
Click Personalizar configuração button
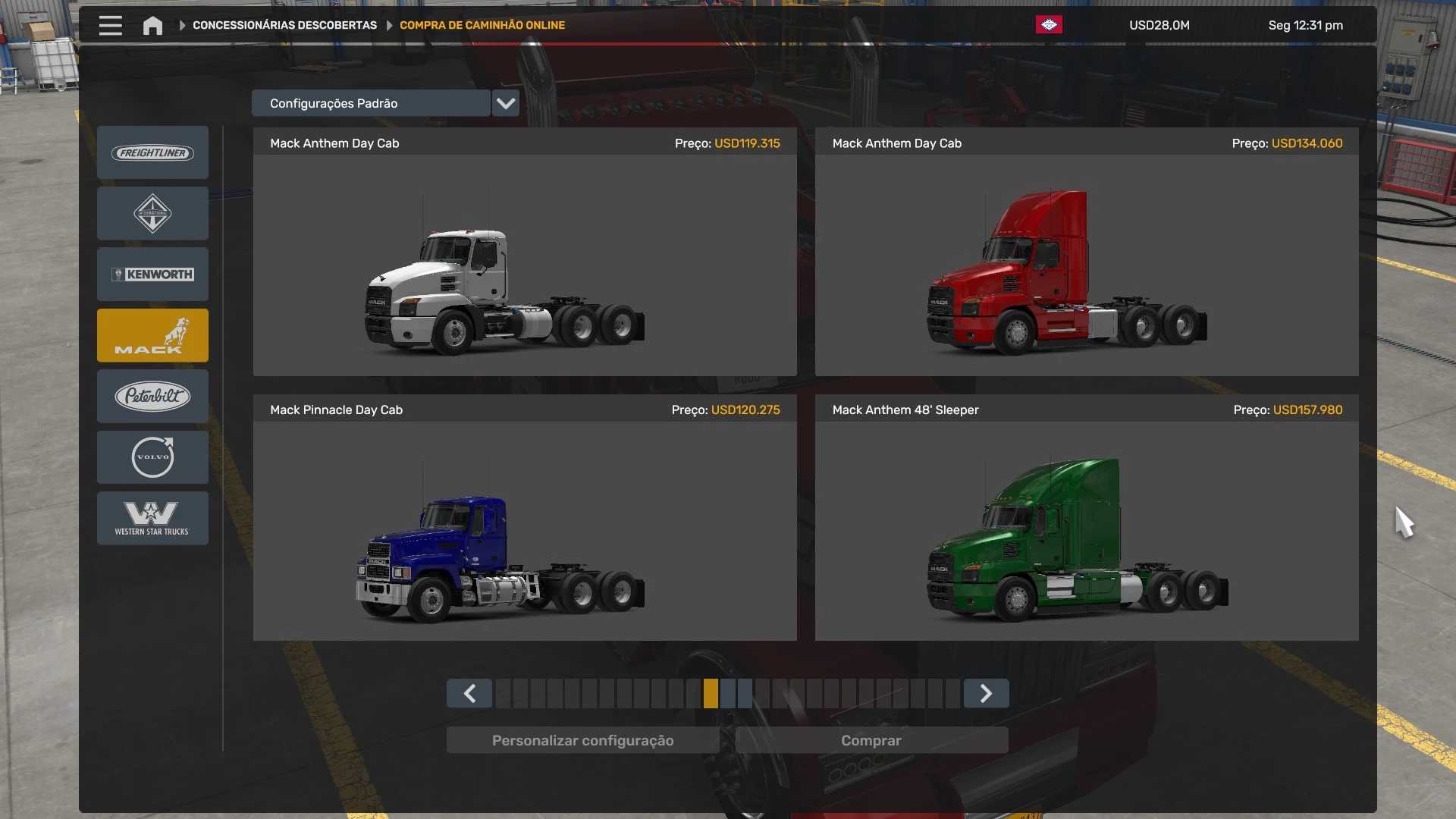point(582,740)
